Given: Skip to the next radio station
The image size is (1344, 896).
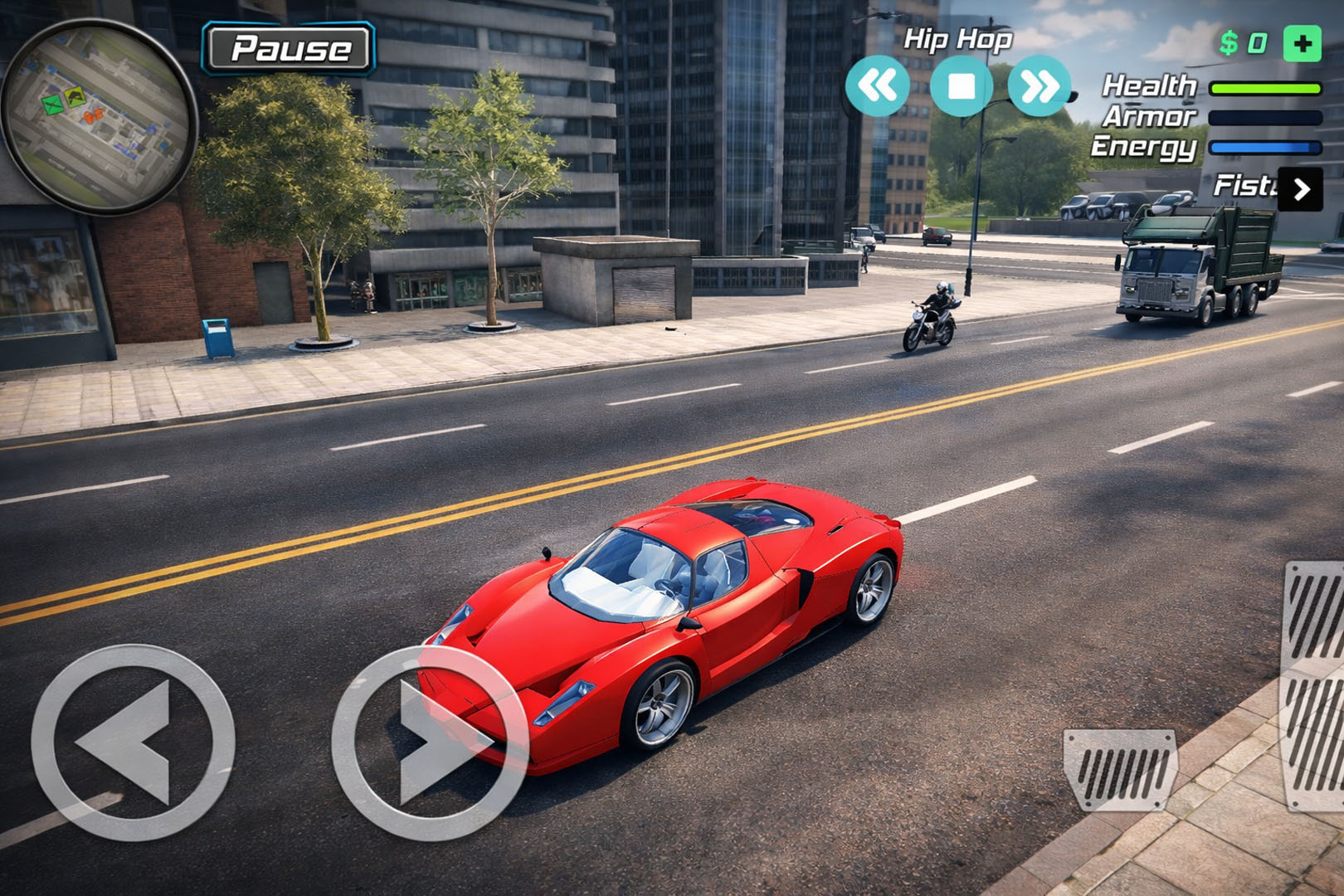Looking at the screenshot, I should pyautogui.click(x=1039, y=85).
